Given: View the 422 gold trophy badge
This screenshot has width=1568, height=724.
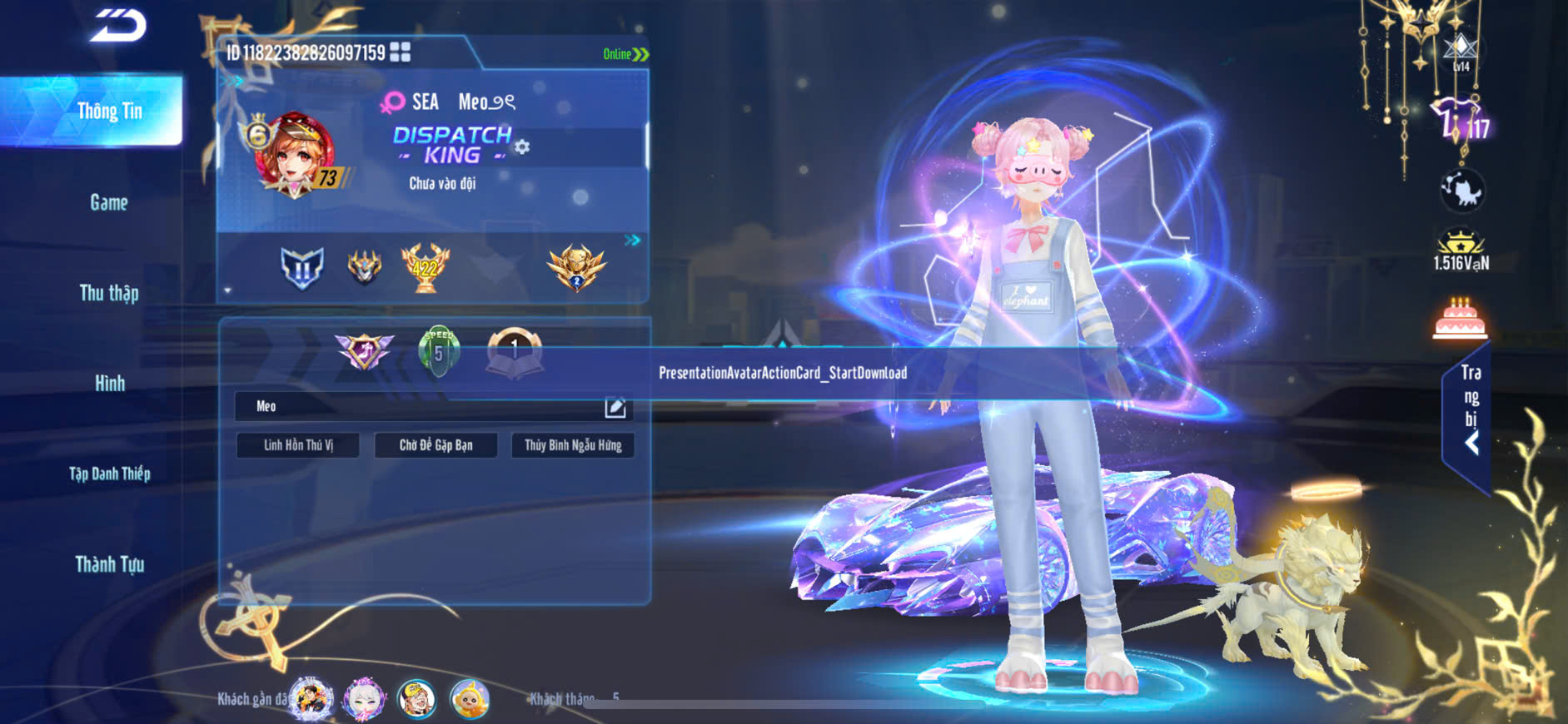Looking at the screenshot, I should tap(425, 268).
